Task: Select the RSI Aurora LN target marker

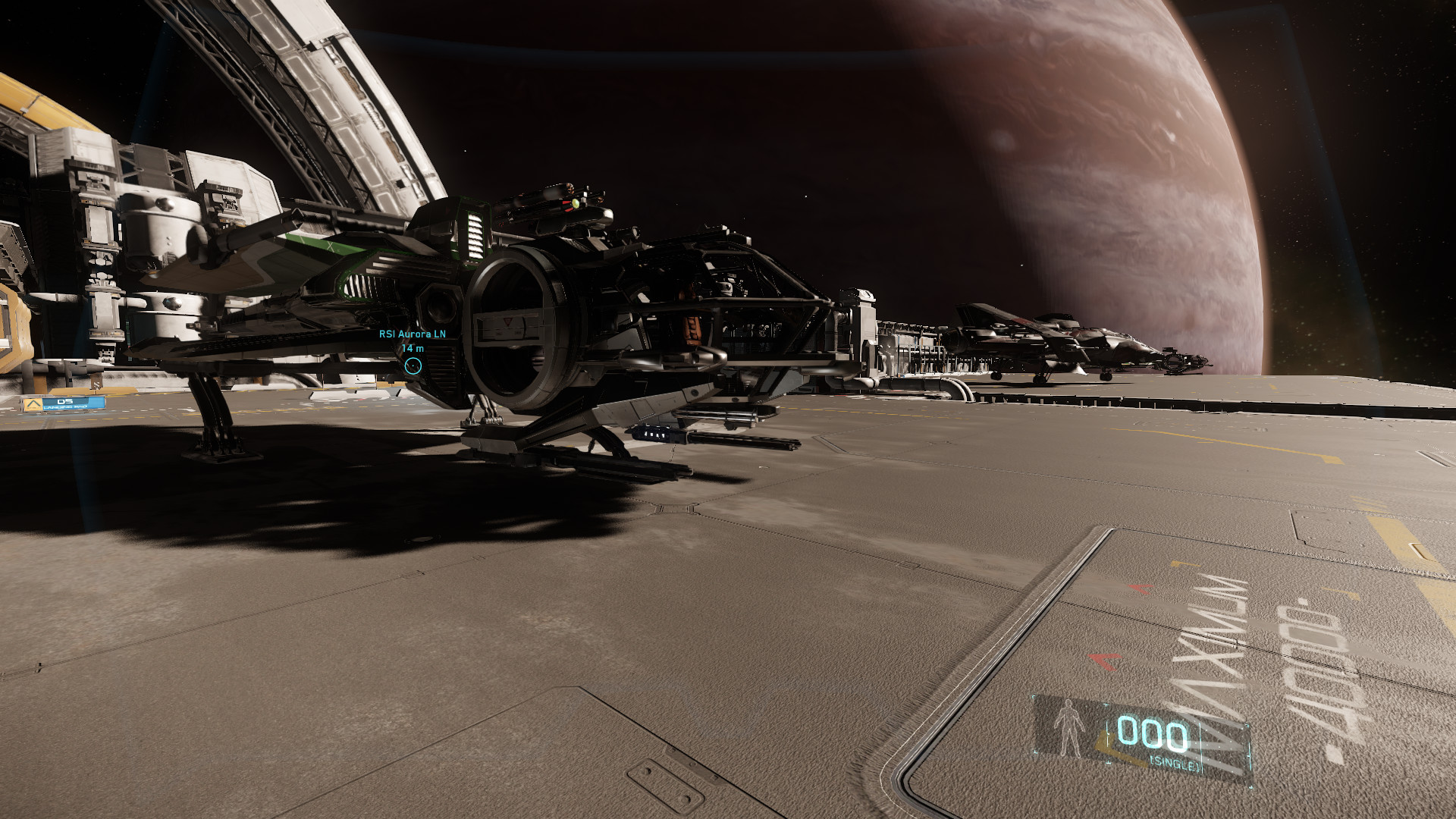Action: [x=413, y=366]
